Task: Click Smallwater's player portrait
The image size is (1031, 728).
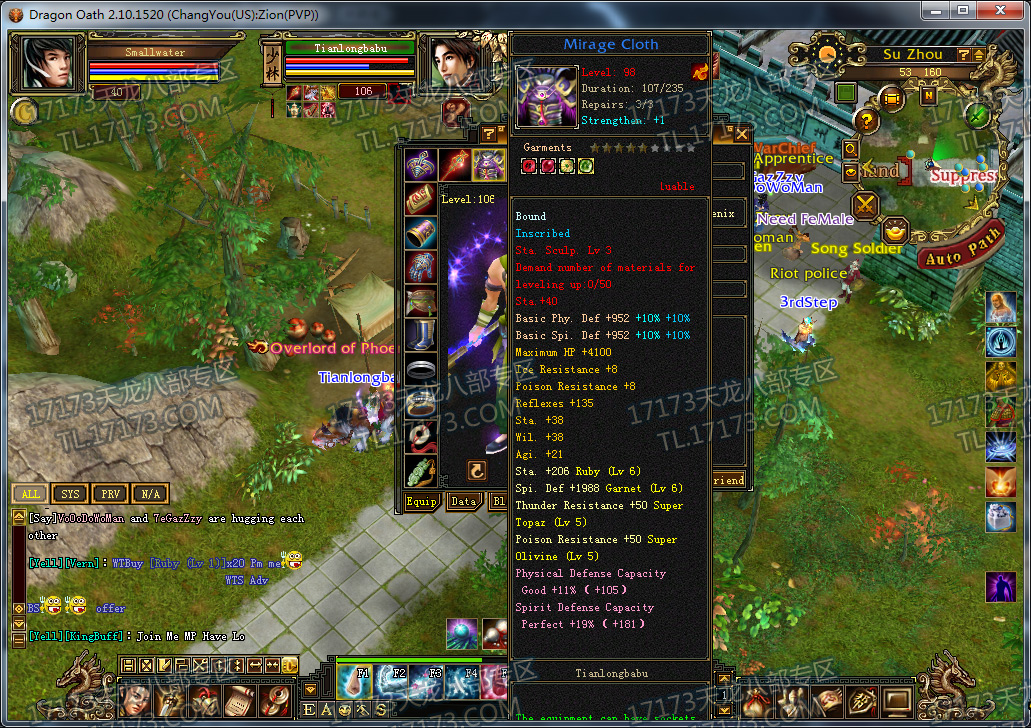Action: coord(46,64)
